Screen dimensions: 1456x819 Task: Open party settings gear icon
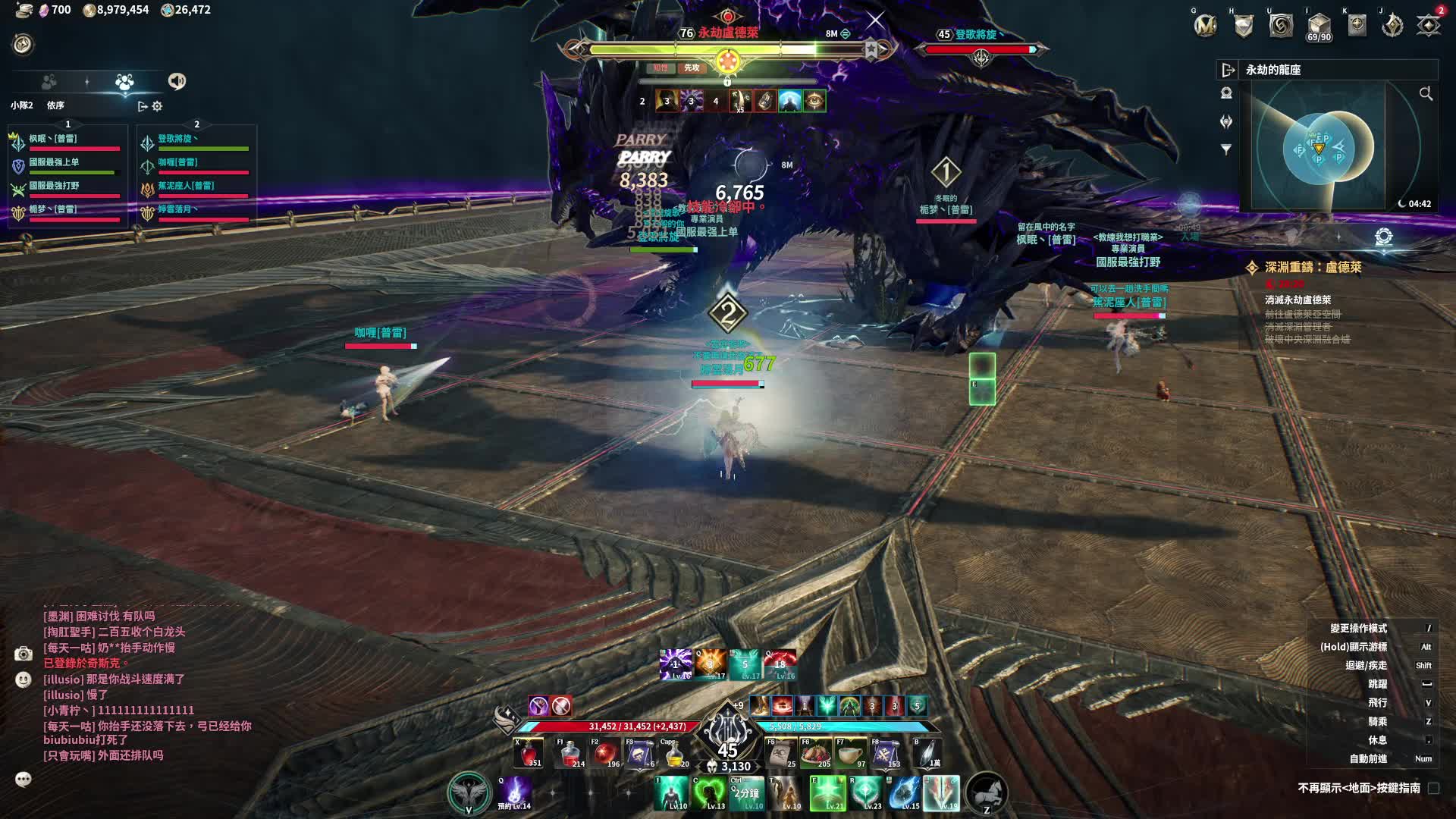[157, 106]
